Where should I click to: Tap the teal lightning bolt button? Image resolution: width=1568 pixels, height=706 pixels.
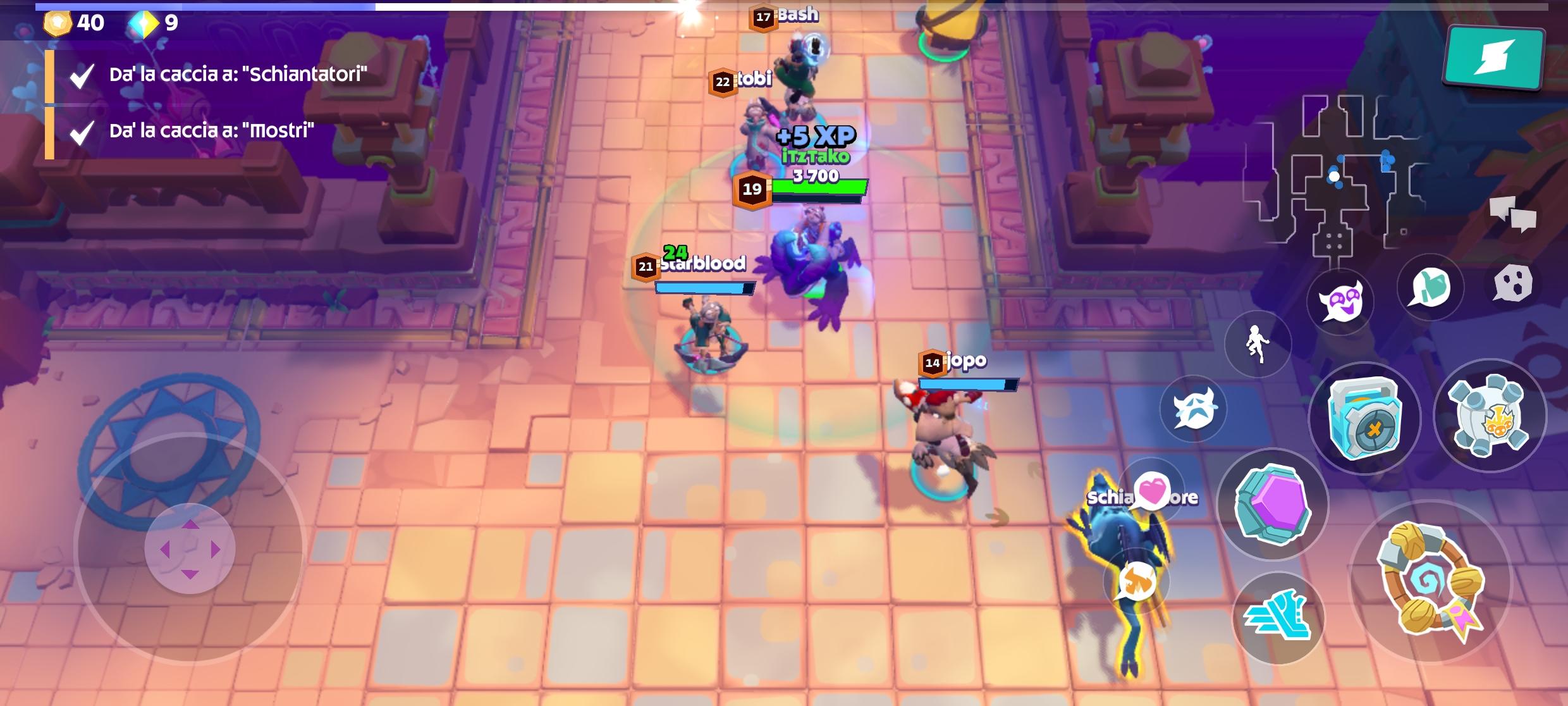tap(1494, 57)
